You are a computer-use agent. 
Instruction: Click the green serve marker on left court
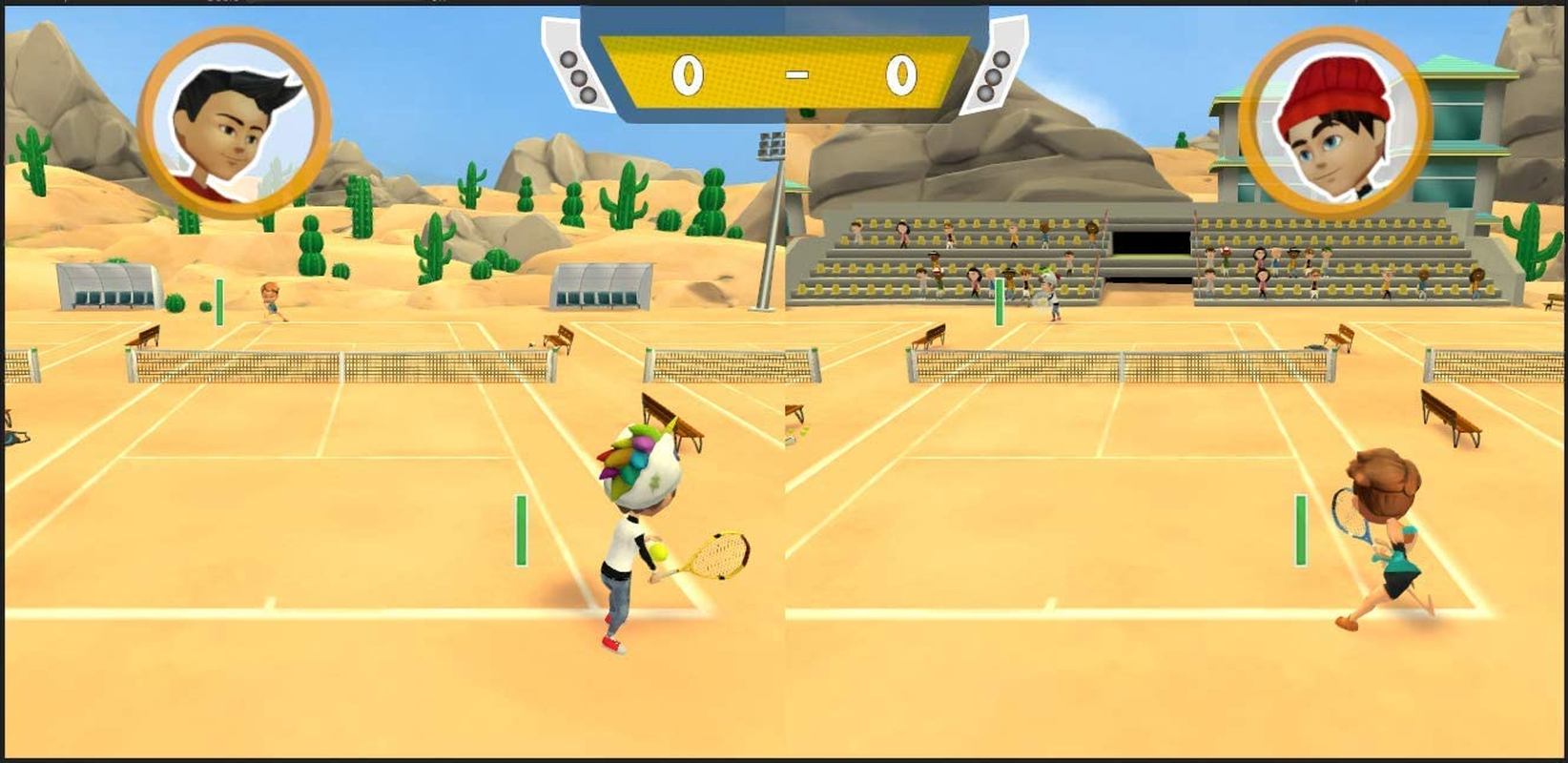click(x=520, y=529)
